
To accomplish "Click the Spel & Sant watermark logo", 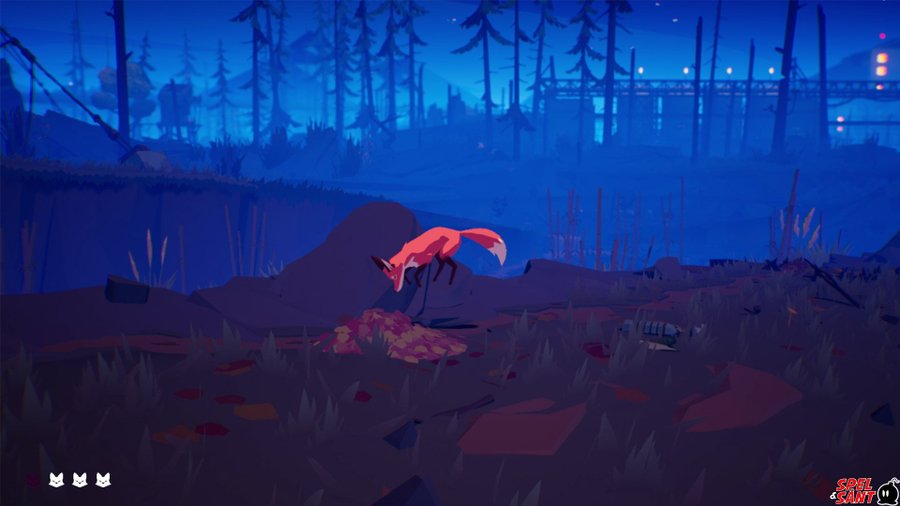I will click(866, 489).
